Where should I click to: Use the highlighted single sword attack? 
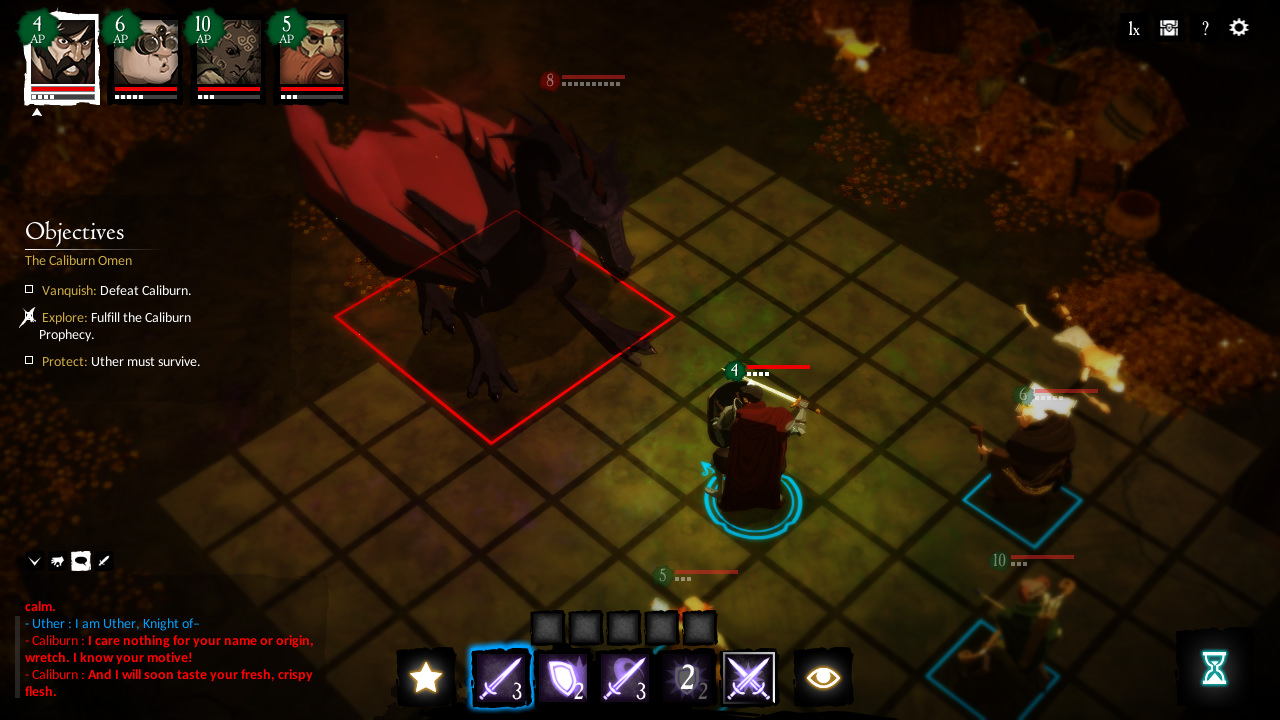[500, 677]
